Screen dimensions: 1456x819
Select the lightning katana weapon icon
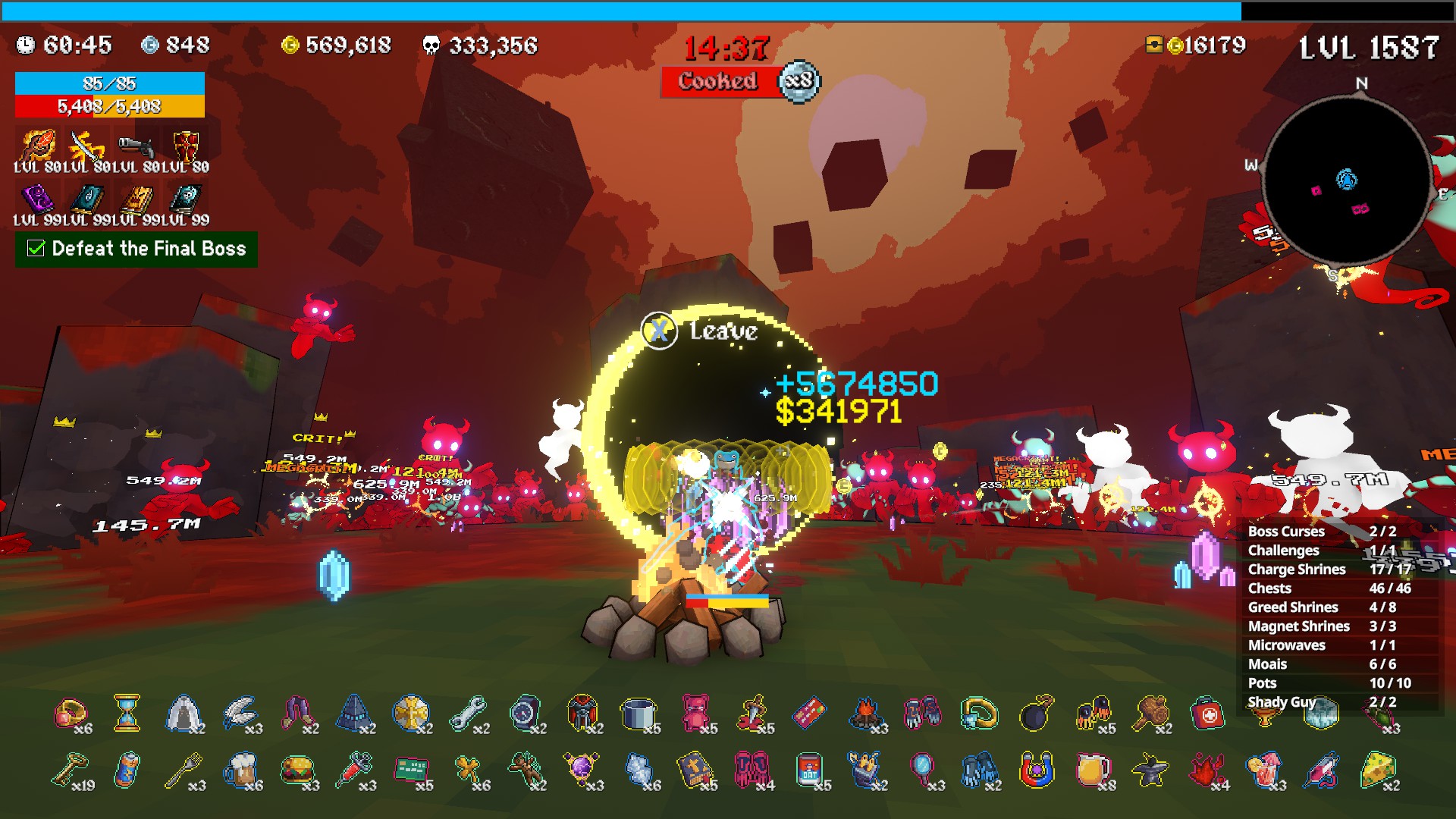(86, 145)
